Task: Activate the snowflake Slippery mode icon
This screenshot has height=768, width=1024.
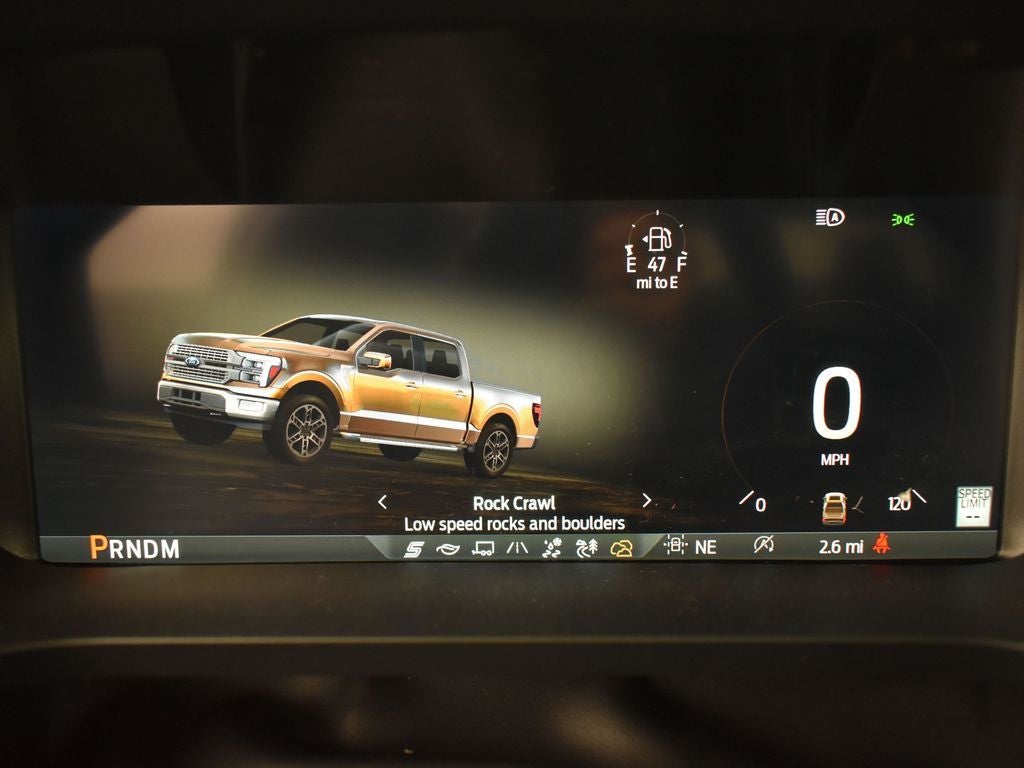Action: [x=552, y=548]
